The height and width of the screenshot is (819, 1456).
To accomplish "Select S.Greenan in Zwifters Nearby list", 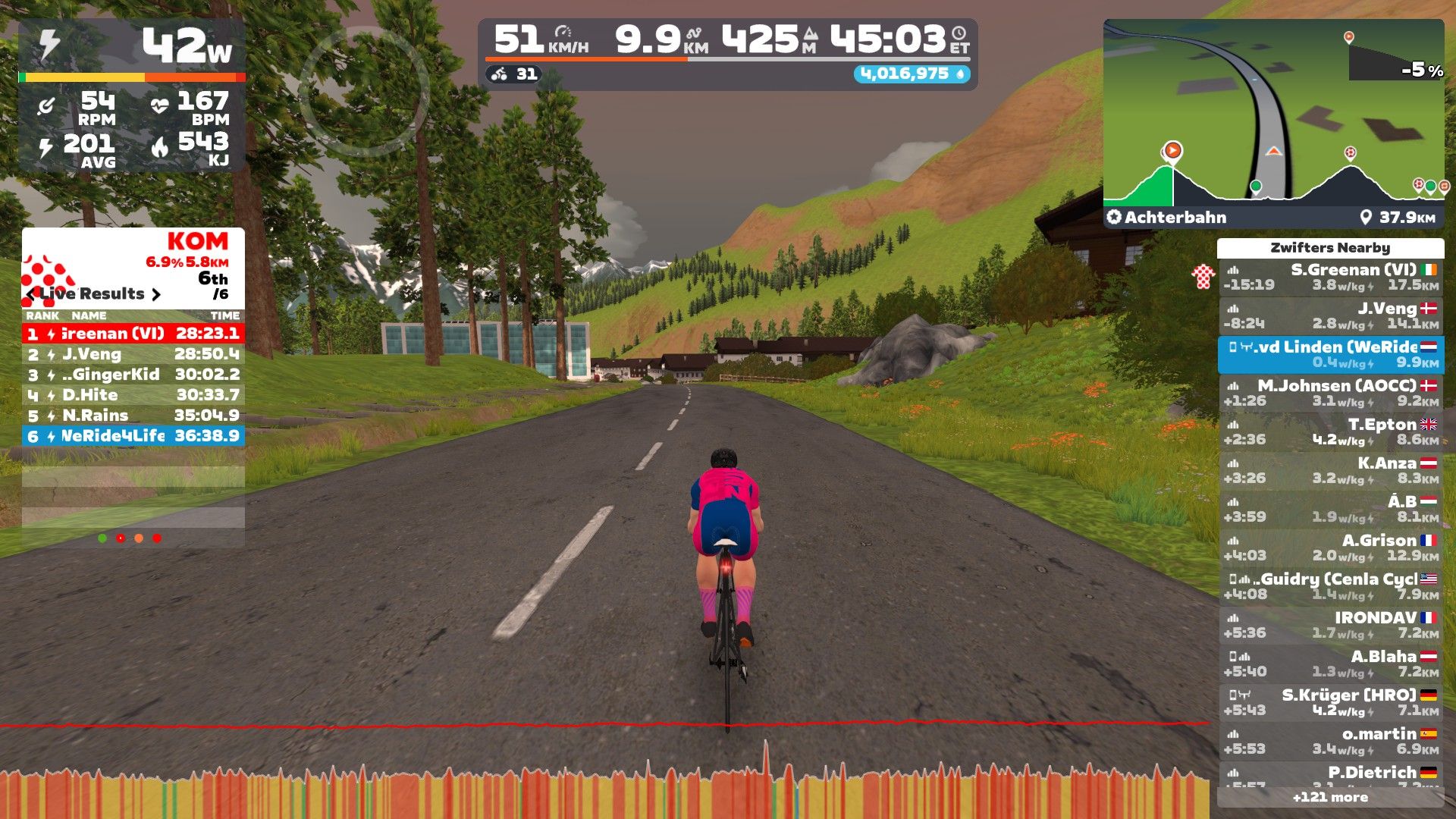I will [1331, 278].
